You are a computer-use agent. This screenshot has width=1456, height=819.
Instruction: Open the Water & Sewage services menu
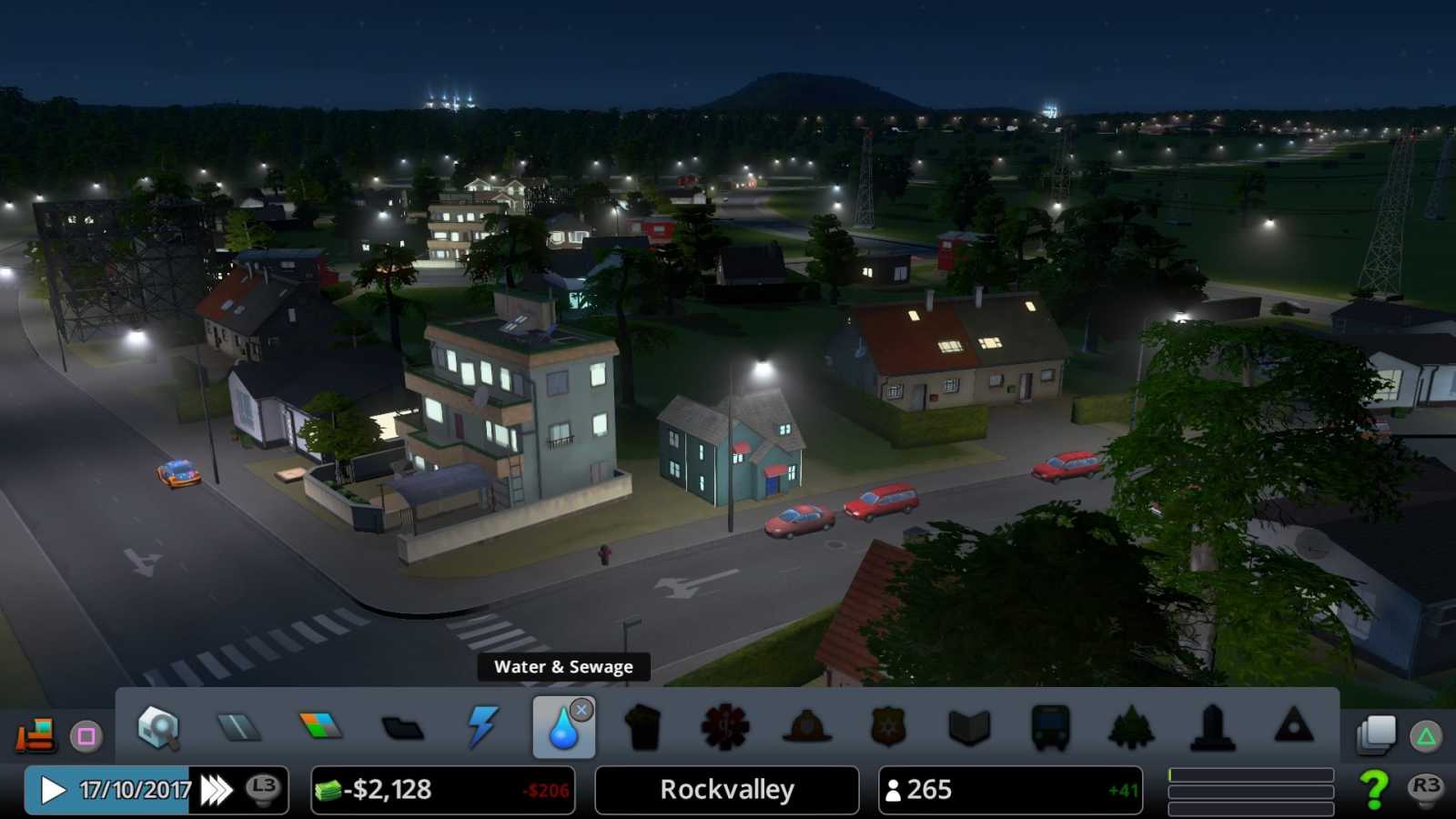[563, 728]
